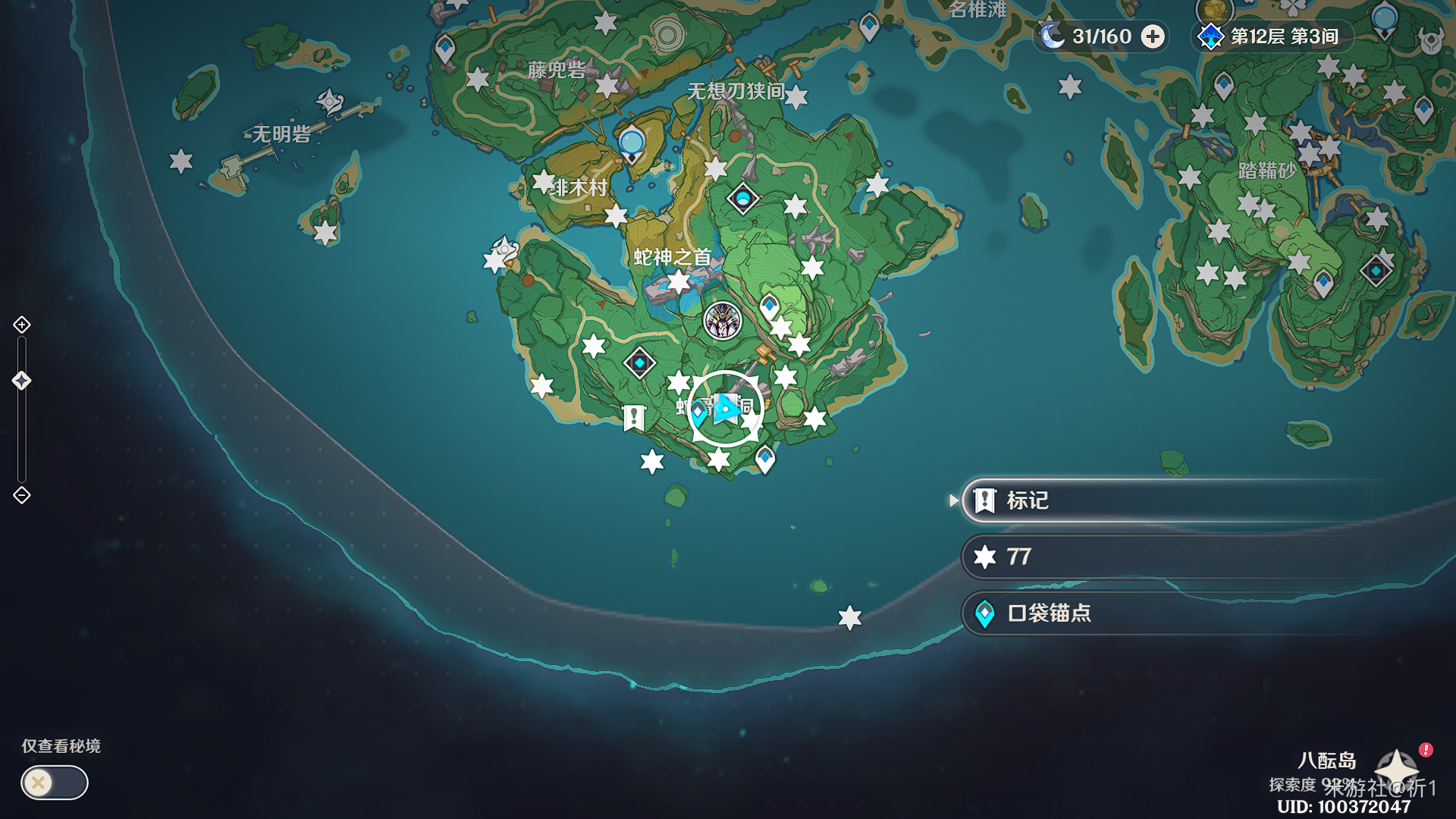This screenshot has width=1456, height=819.
Task: Select the lone star pin below the island
Action: [x=850, y=618]
